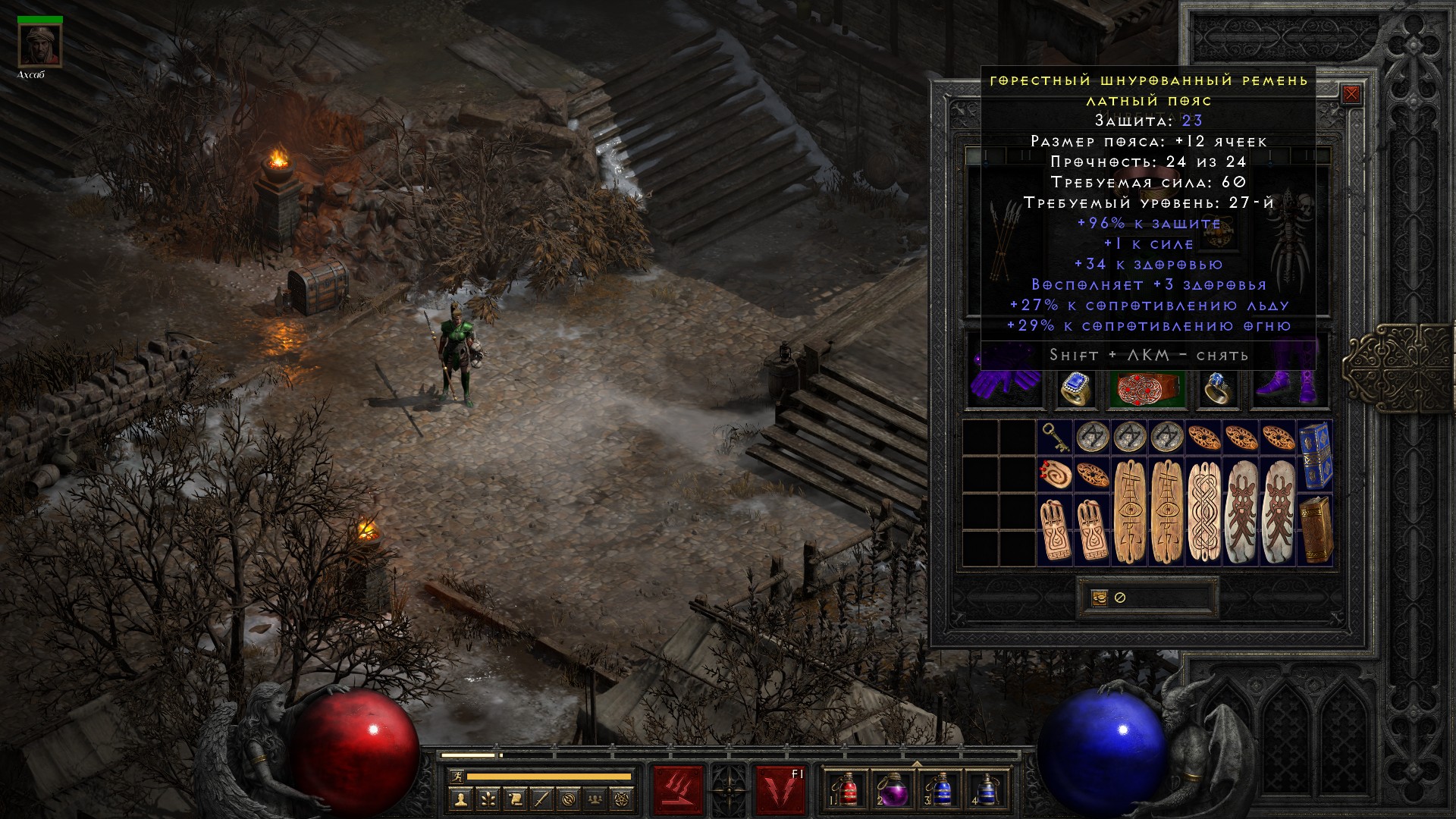Viewport: 1456px width, 819px height.
Task: Pick up the key from the inventory
Action: [1055, 437]
